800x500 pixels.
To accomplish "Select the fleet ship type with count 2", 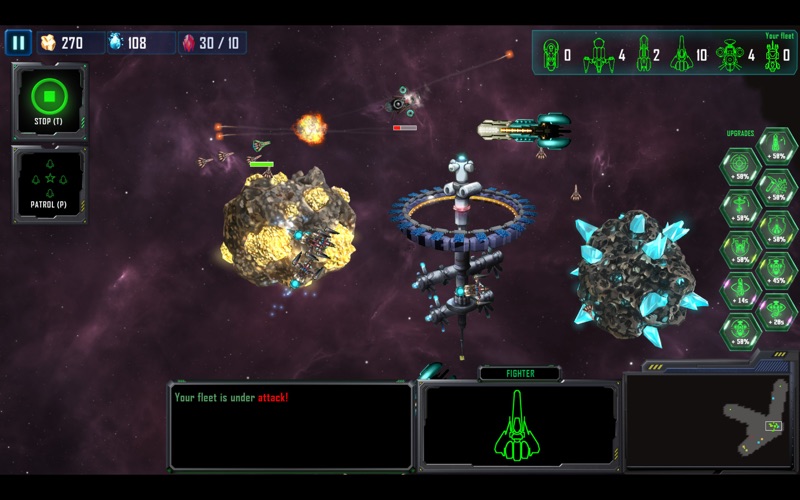I will click(645, 53).
